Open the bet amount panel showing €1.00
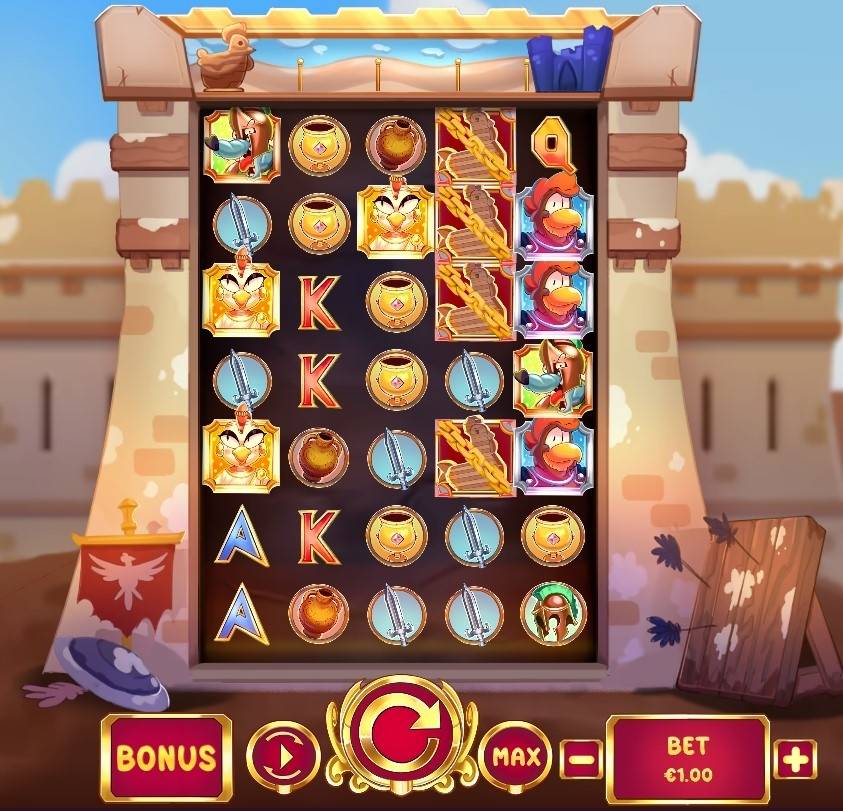Image resolution: width=843 pixels, height=811 pixels. pyautogui.click(x=687, y=757)
